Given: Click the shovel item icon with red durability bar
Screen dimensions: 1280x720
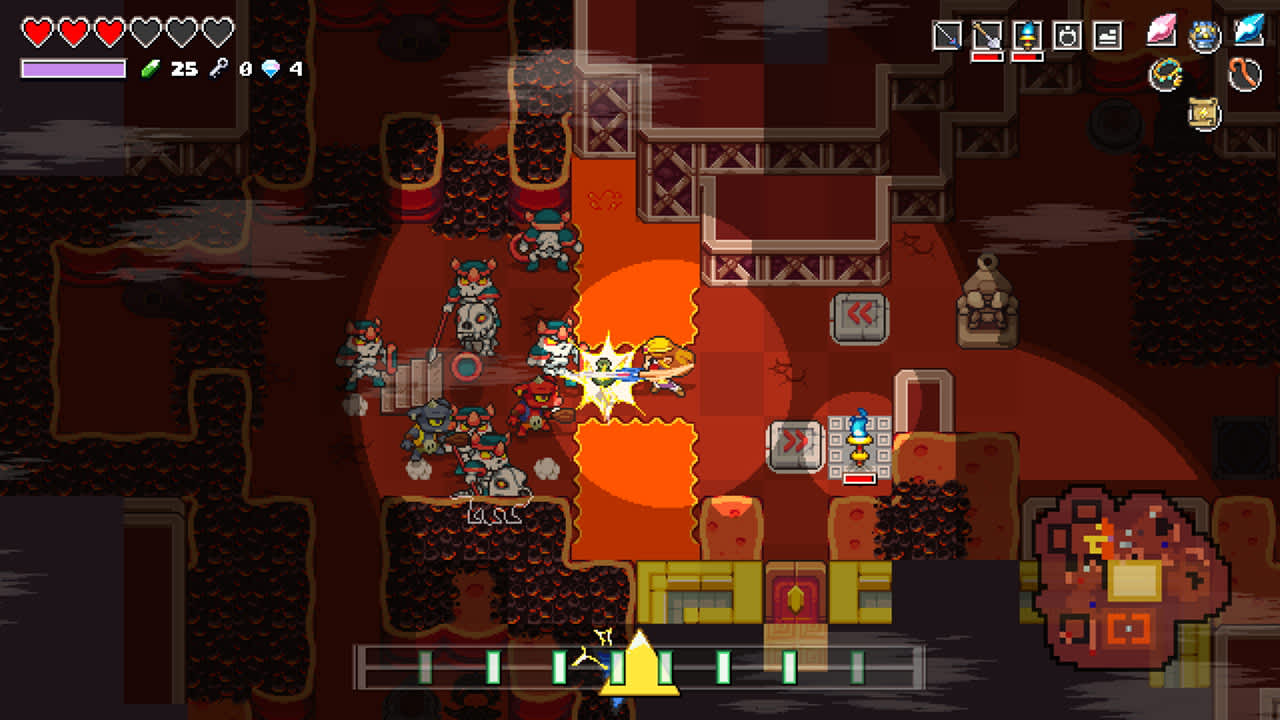Looking at the screenshot, I should pyautogui.click(x=988, y=34).
